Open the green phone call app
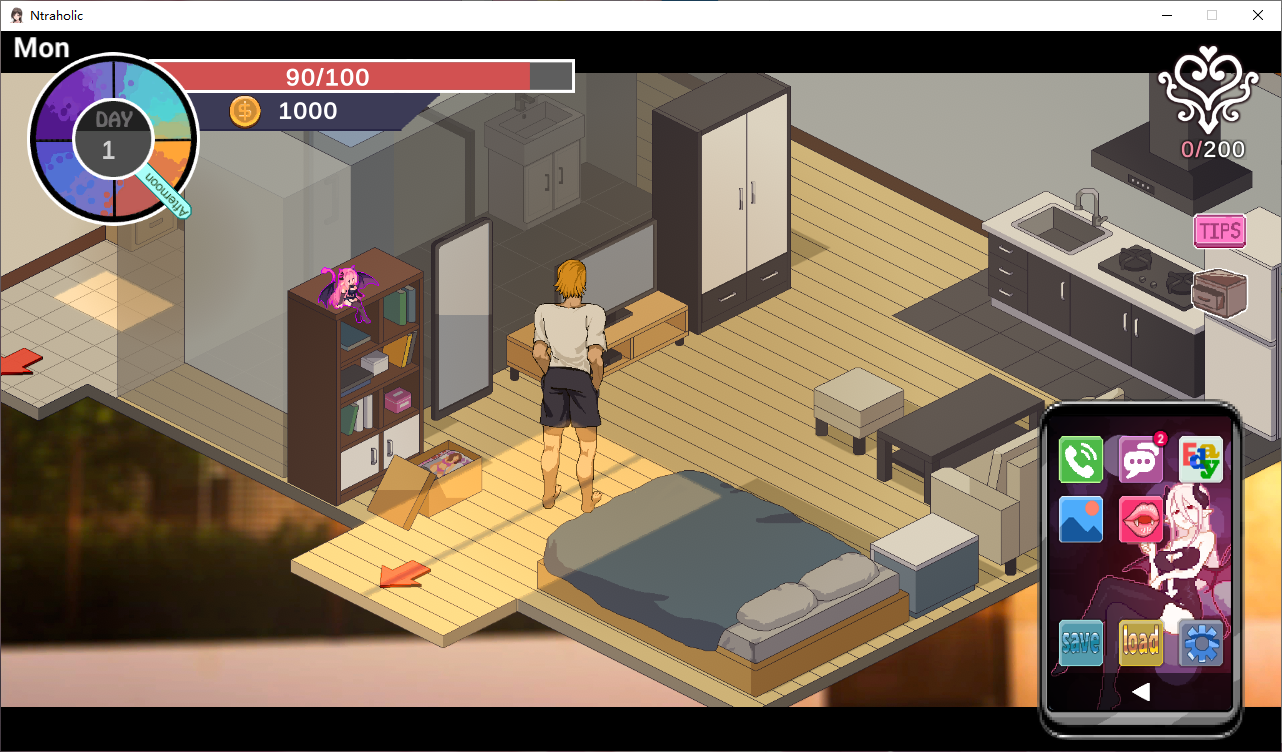This screenshot has width=1282, height=752. tap(1081, 460)
